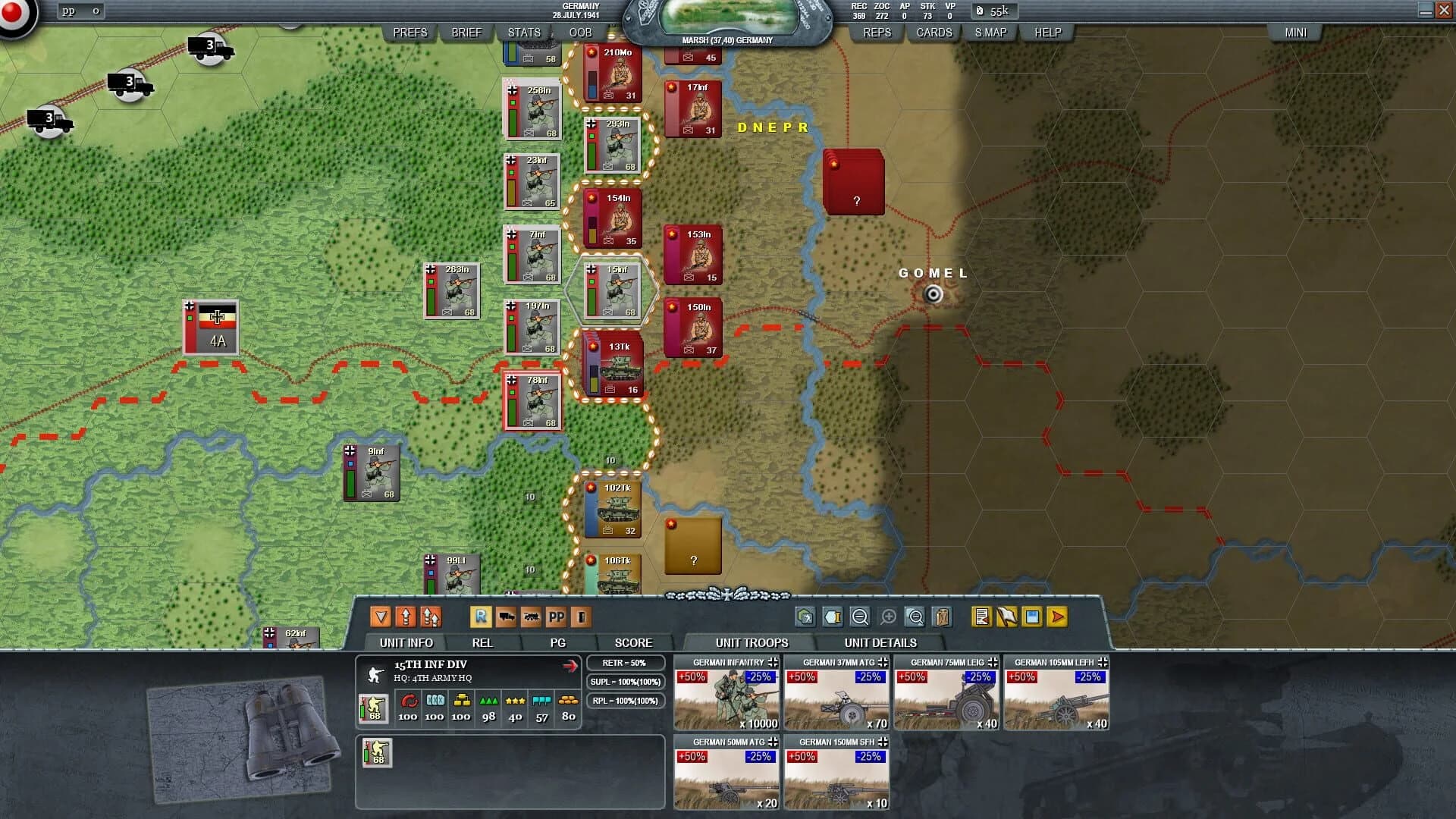Click the CARDS button
This screenshot has height=819, width=1456.
(x=933, y=32)
